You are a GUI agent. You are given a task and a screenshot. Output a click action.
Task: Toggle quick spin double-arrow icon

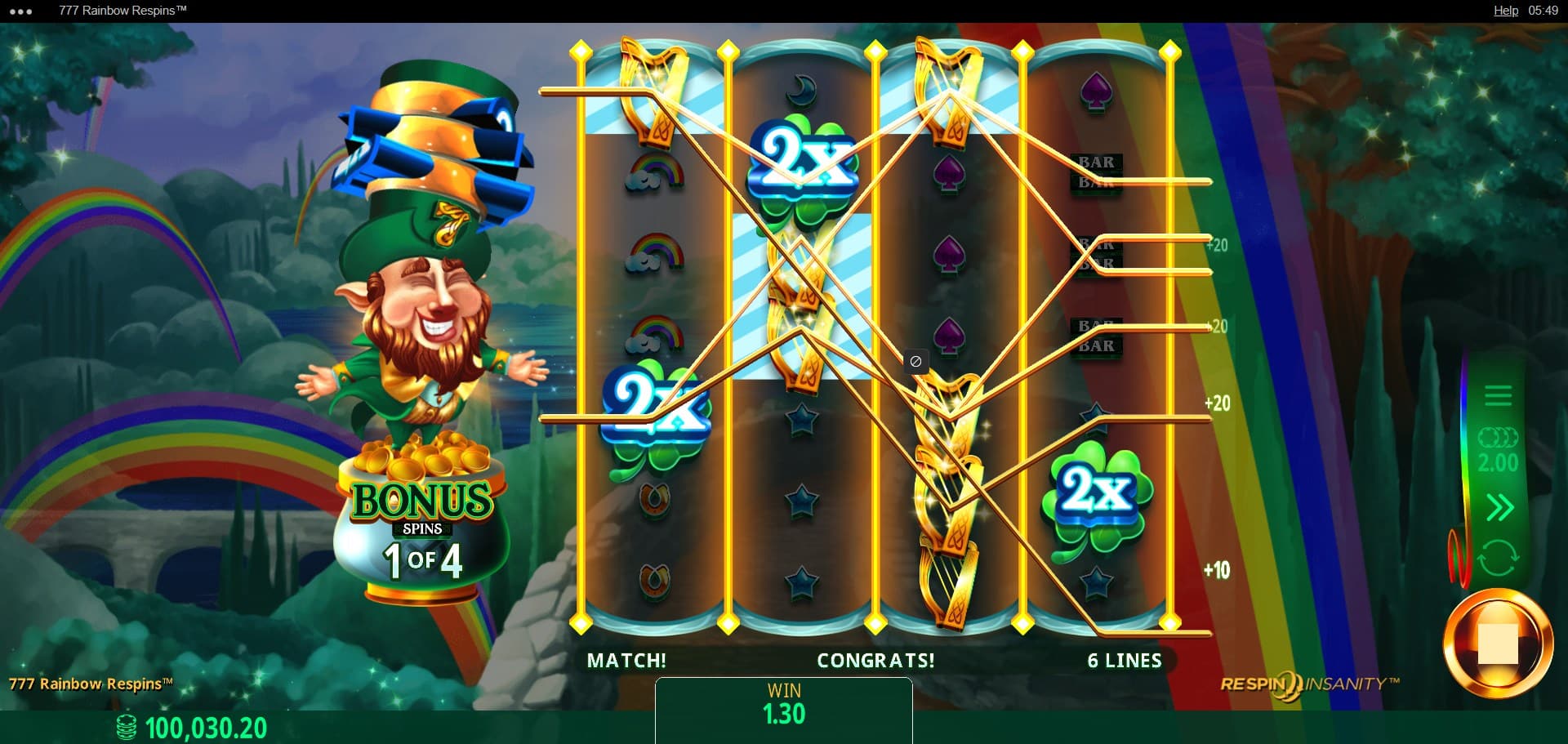(1499, 508)
